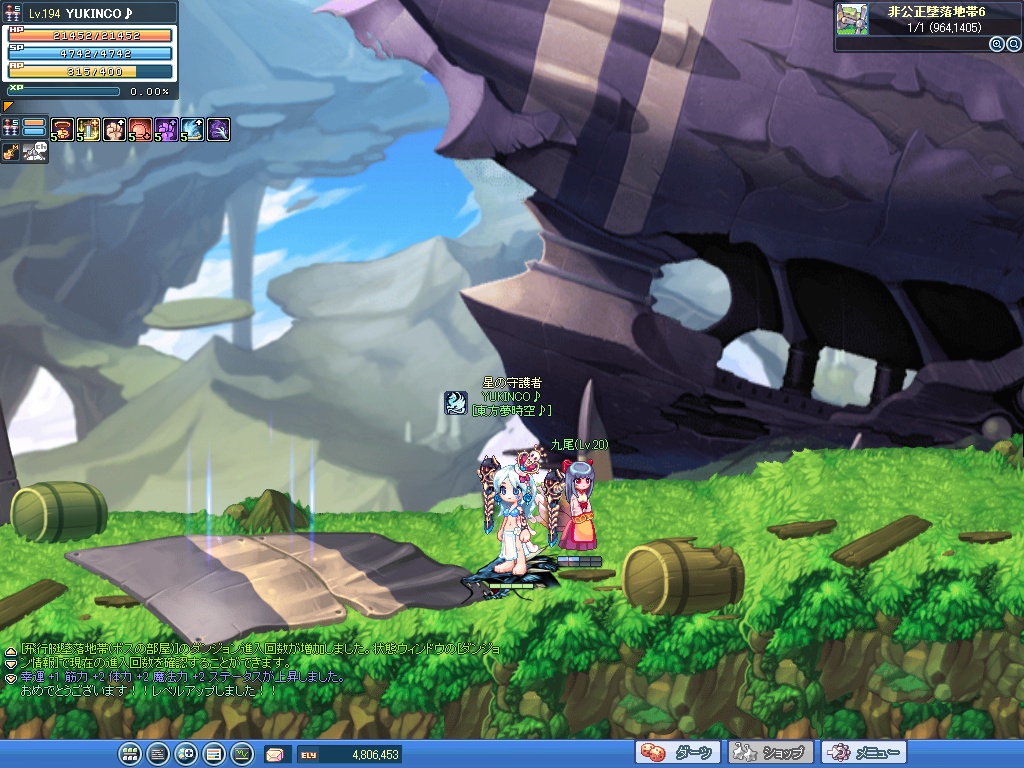Open the mail envelope icon
Screen dimensions: 1024x768
click(275, 754)
